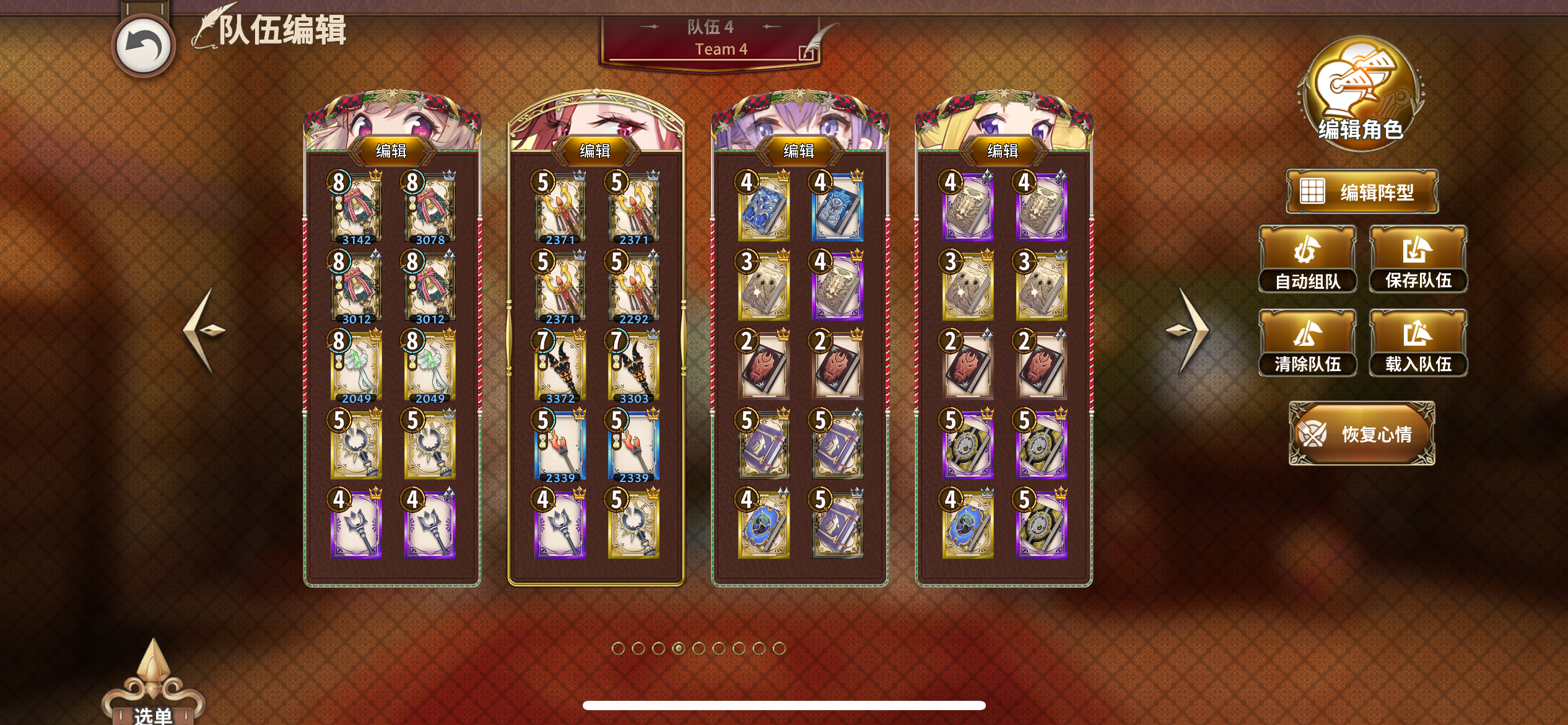Tap the 保存队伍 save team icon

coord(1418,257)
